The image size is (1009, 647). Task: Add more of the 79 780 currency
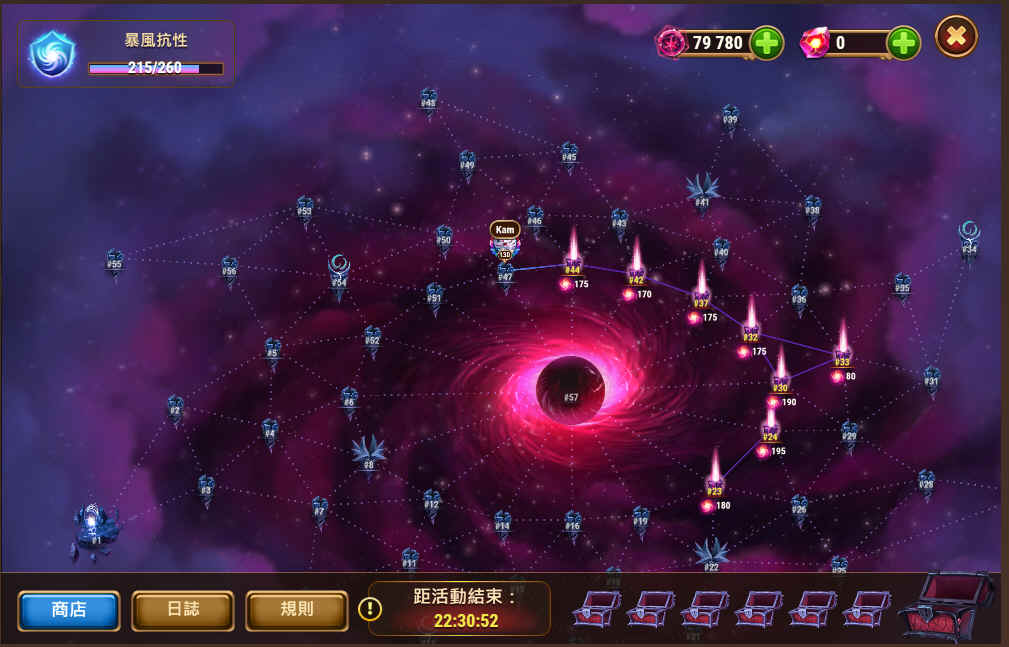(767, 43)
